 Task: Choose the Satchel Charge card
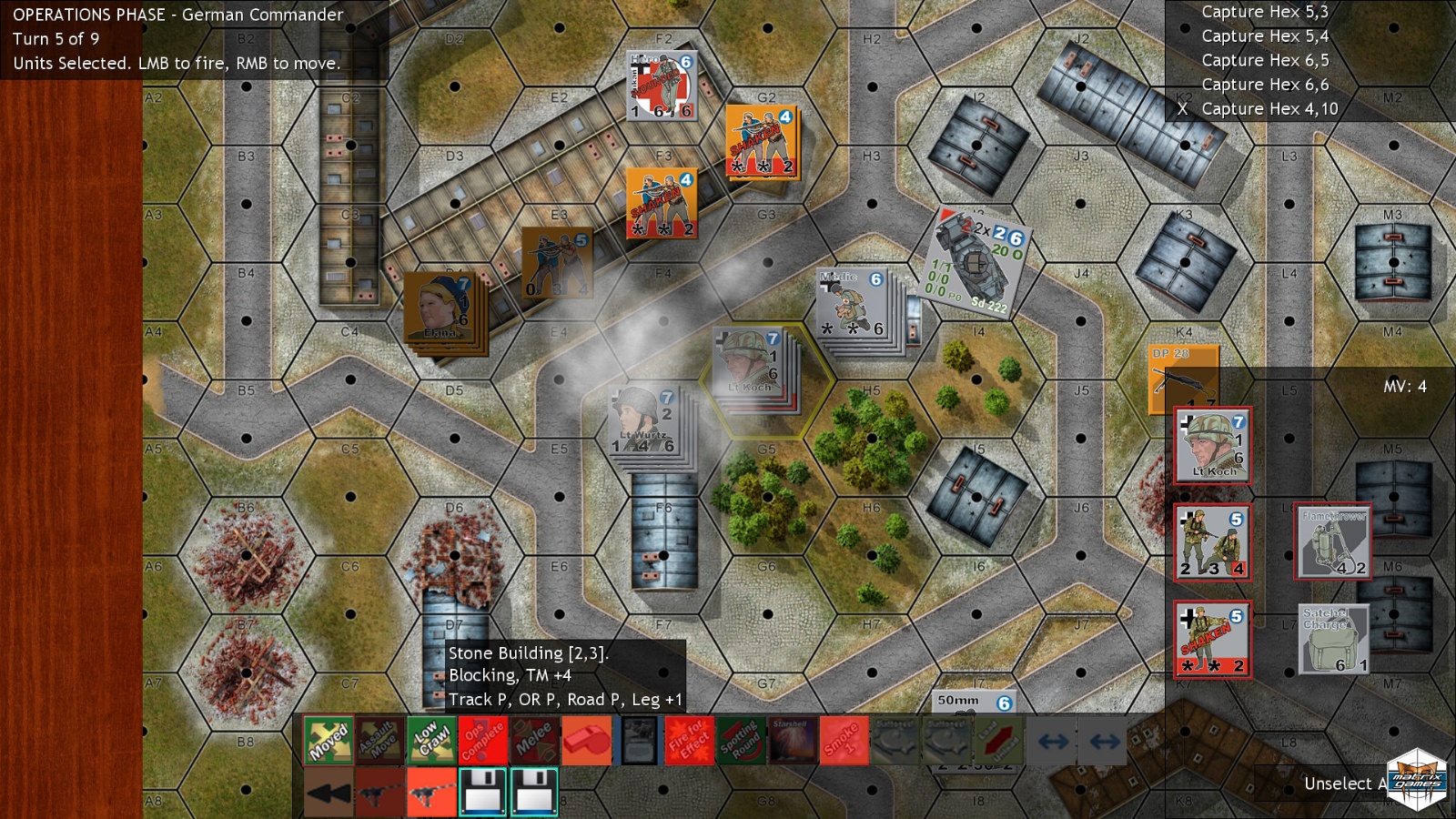coord(1333,639)
